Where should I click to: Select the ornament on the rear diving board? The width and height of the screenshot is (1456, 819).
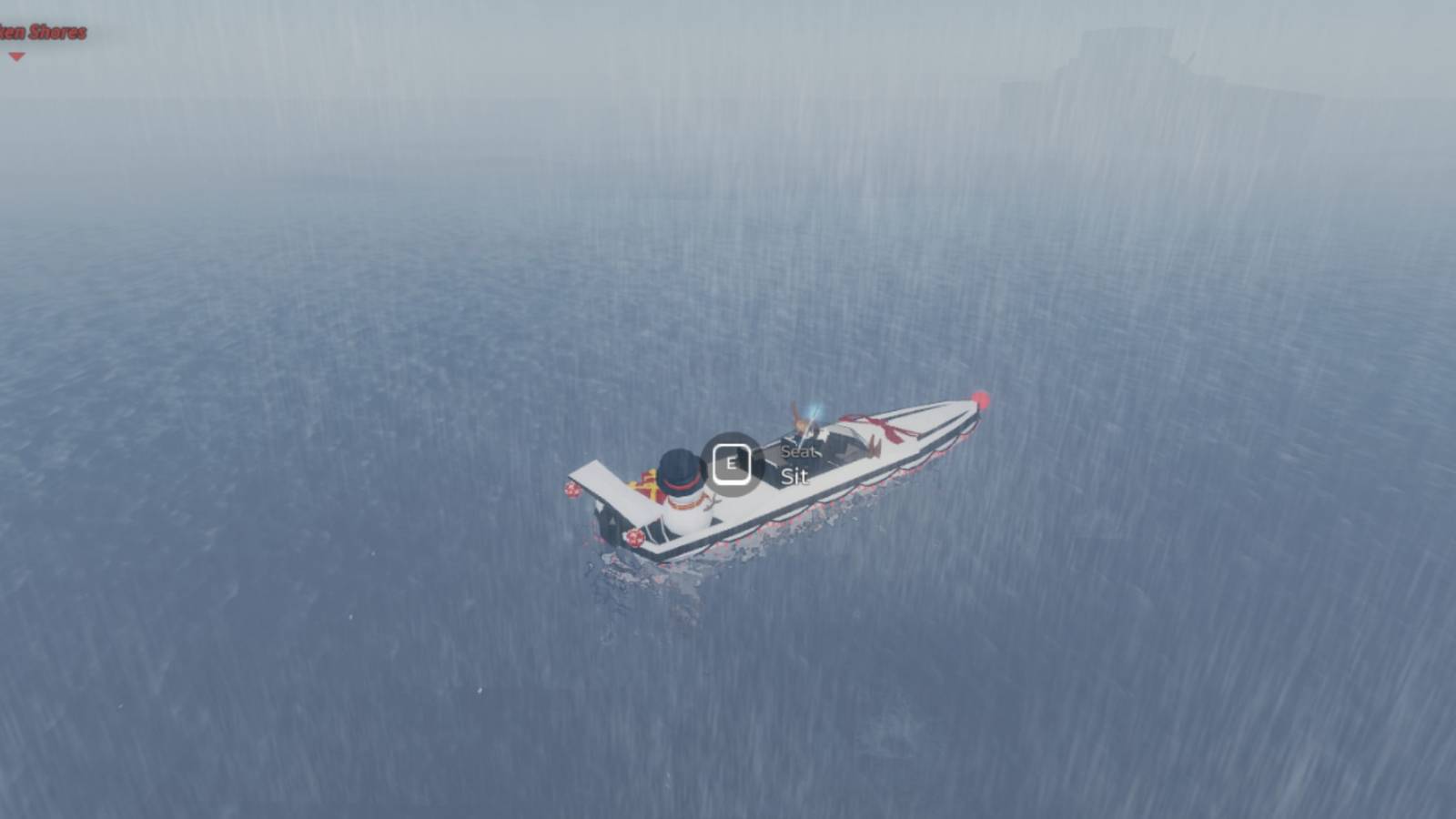click(573, 490)
